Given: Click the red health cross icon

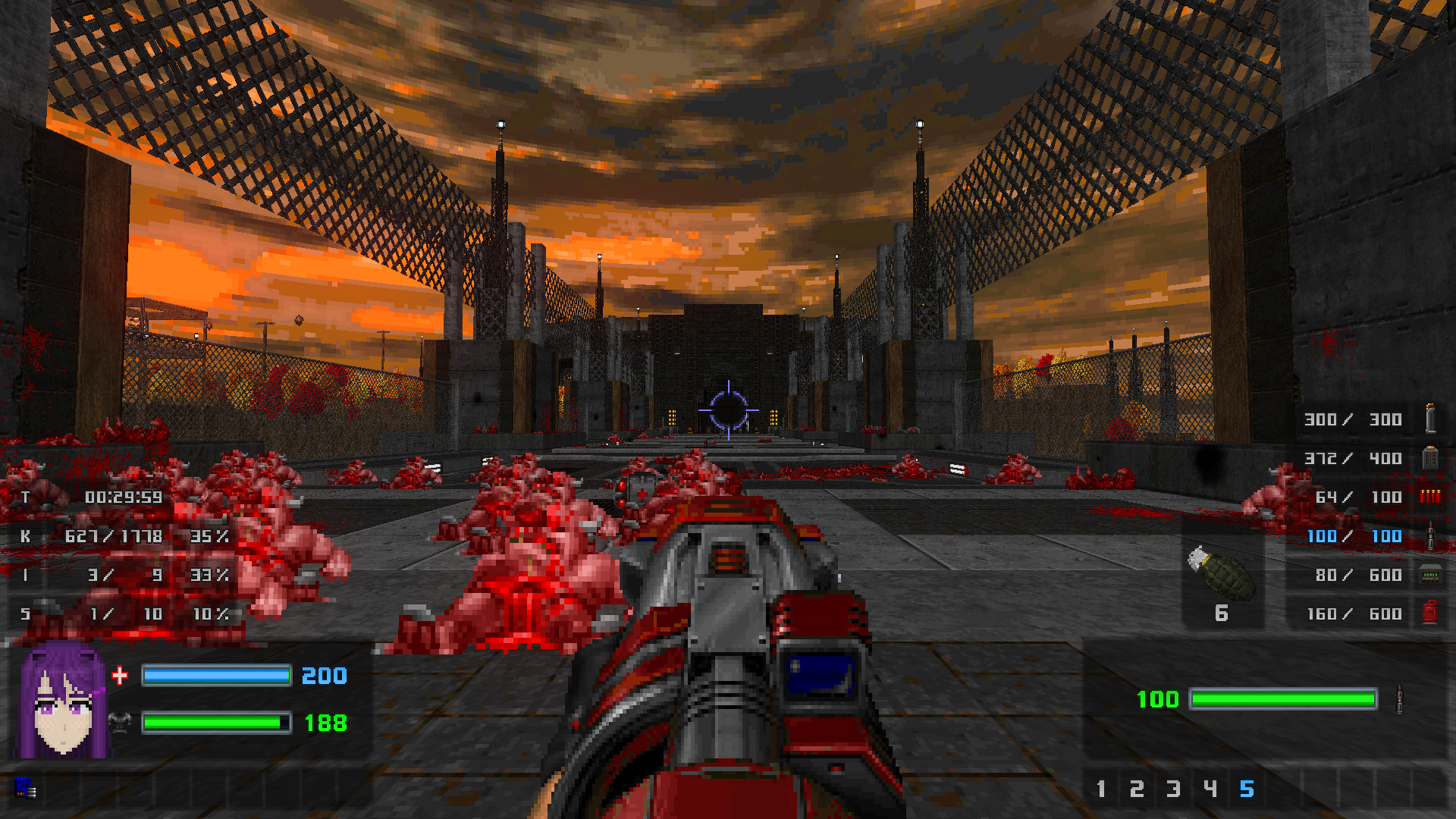Looking at the screenshot, I should (120, 676).
